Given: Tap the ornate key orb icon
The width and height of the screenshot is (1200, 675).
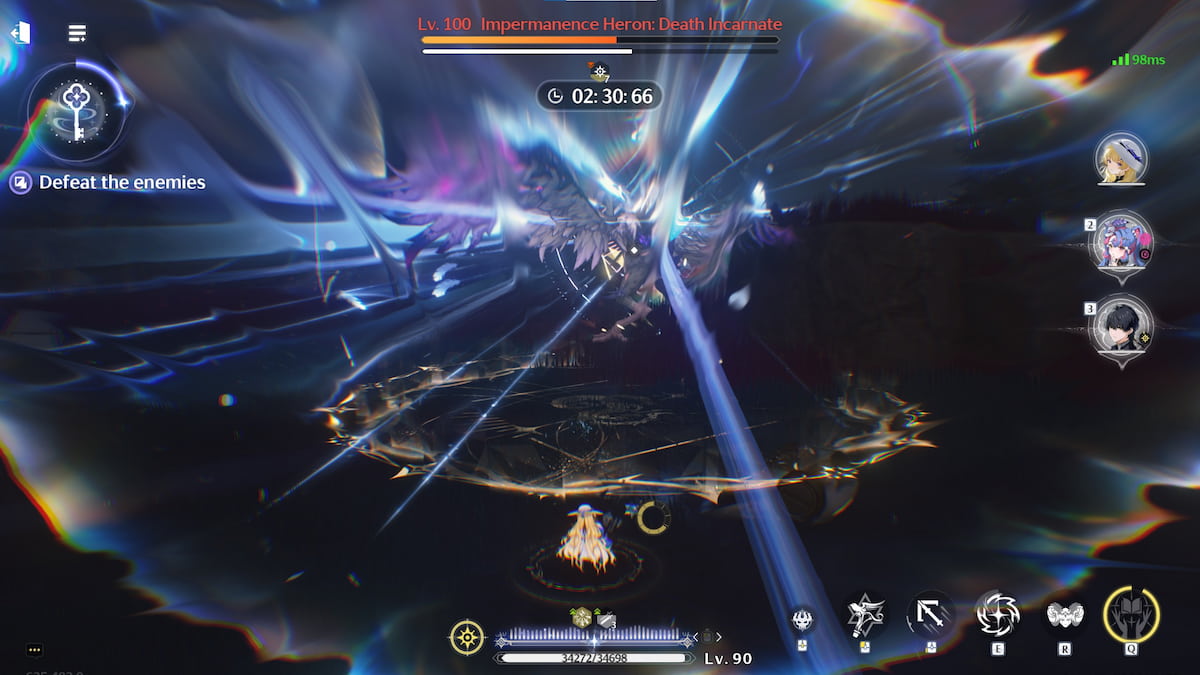Looking at the screenshot, I should 77,106.
